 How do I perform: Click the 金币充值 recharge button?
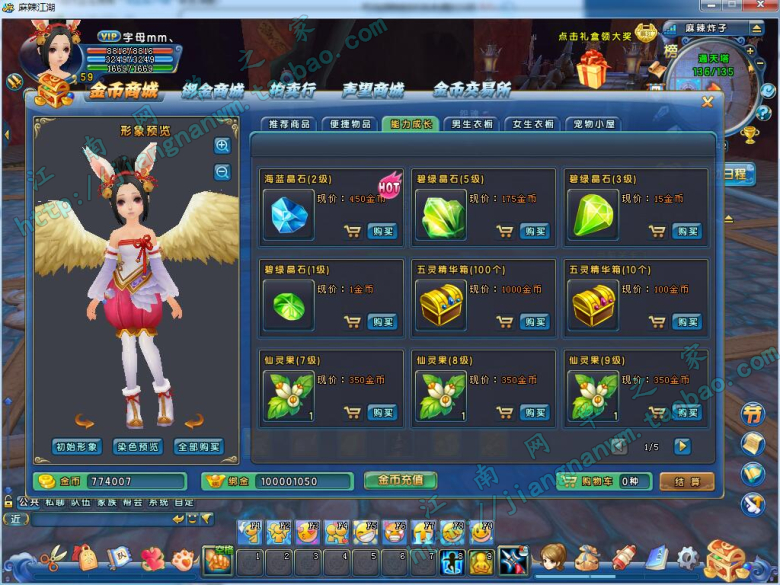click(400, 480)
